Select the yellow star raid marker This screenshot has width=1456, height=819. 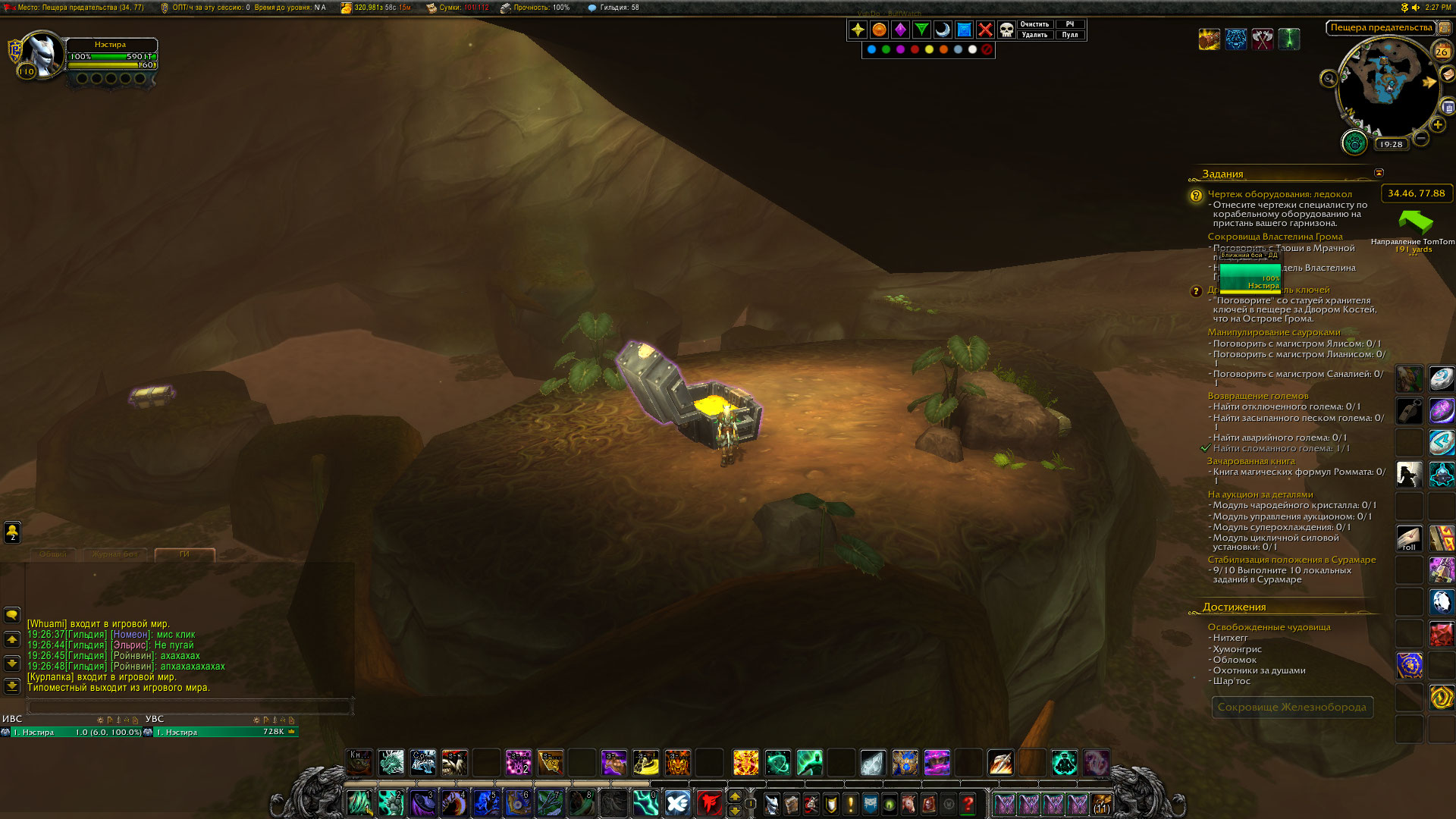[858, 30]
